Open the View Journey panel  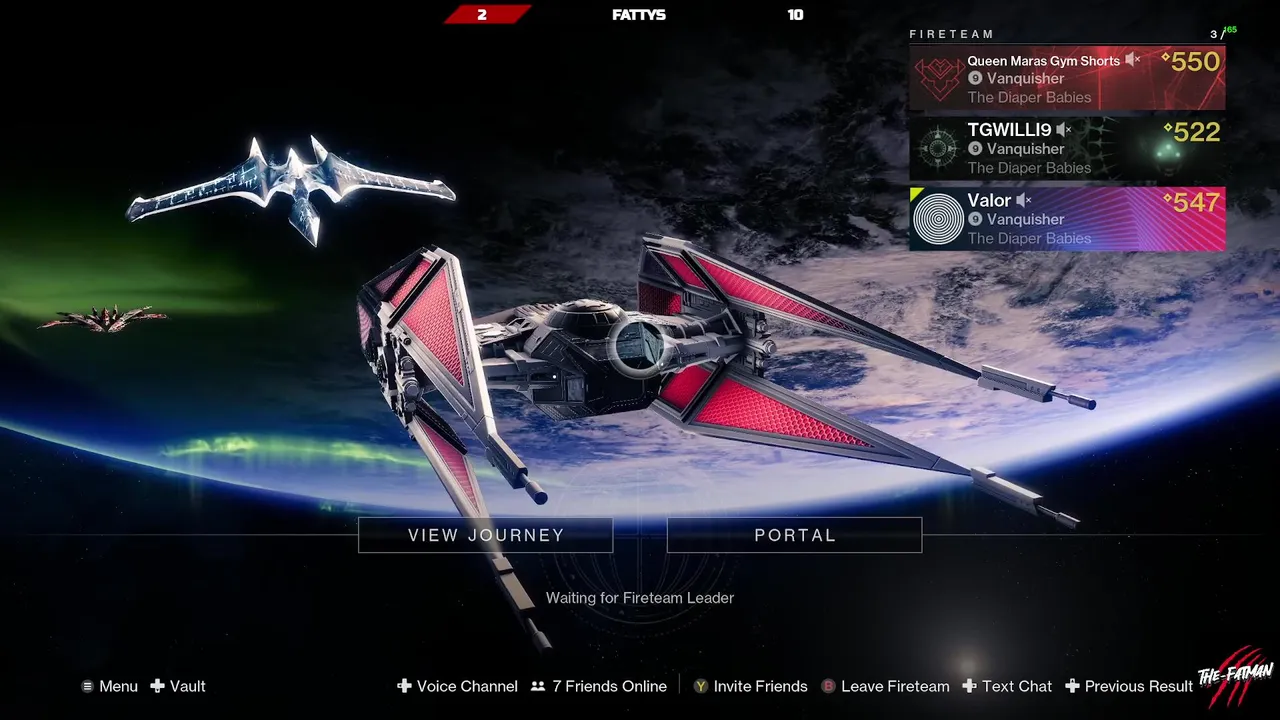(486, 535)
